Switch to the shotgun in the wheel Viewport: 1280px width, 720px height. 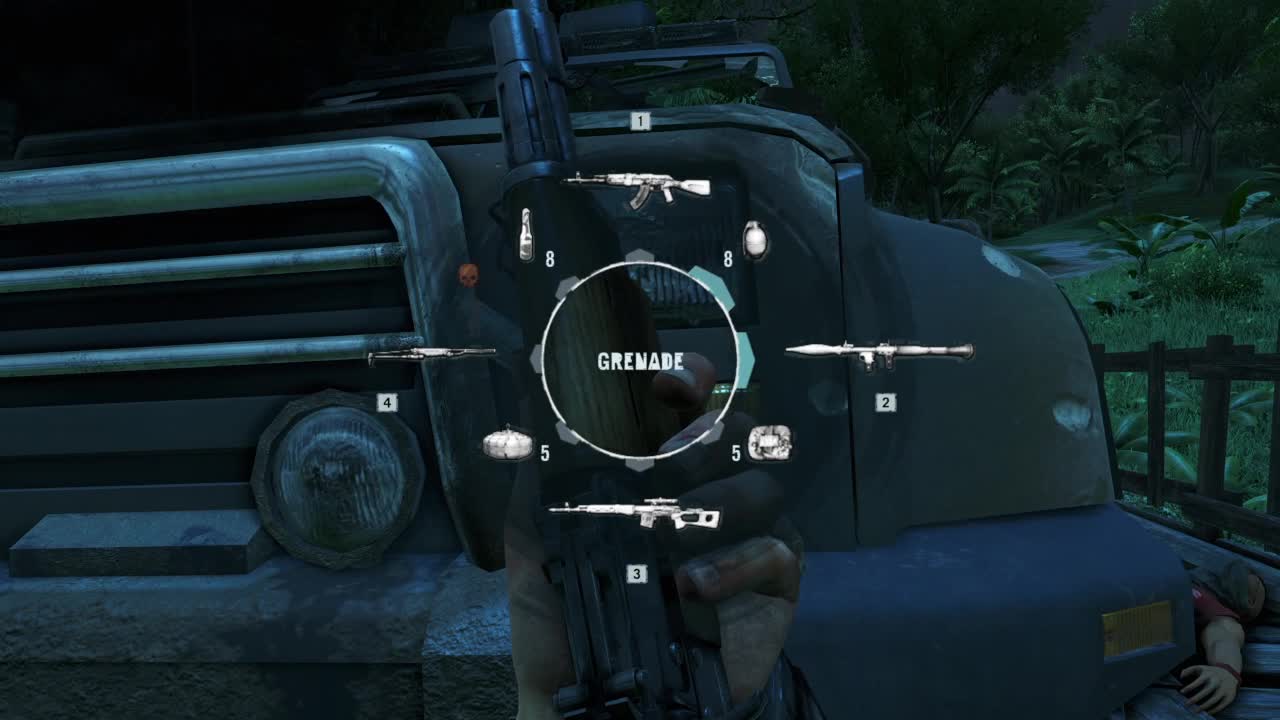coord(432,354)
